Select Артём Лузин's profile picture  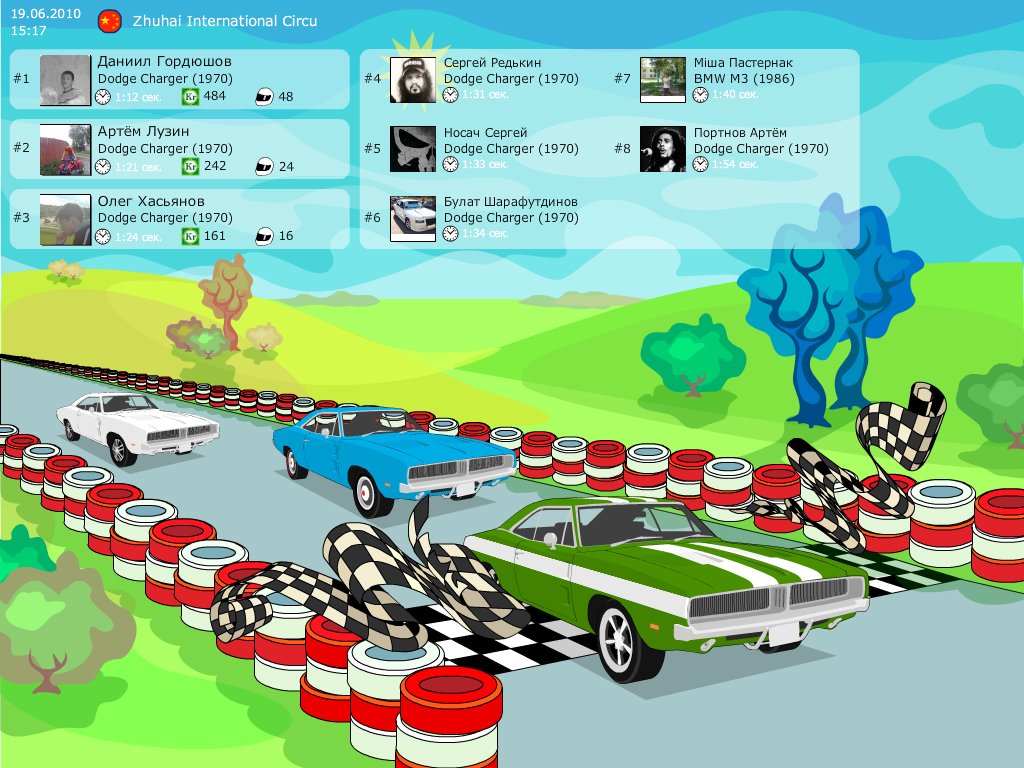tap(65, 149)
